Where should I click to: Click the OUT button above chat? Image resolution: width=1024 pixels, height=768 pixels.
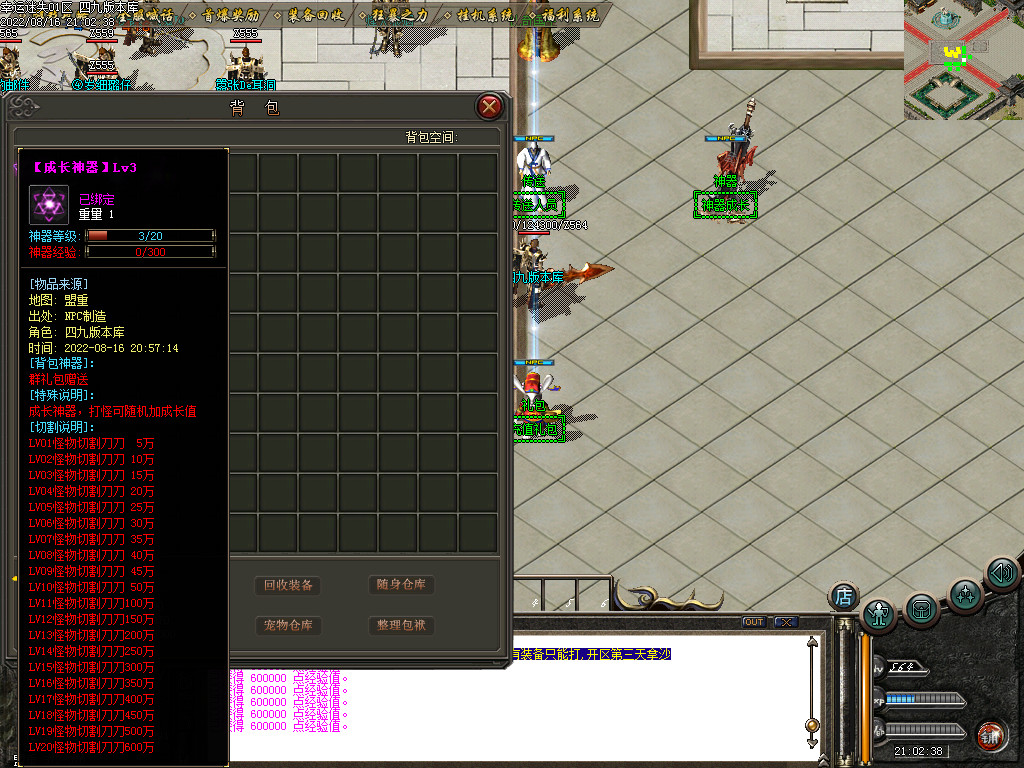[753, 622]
